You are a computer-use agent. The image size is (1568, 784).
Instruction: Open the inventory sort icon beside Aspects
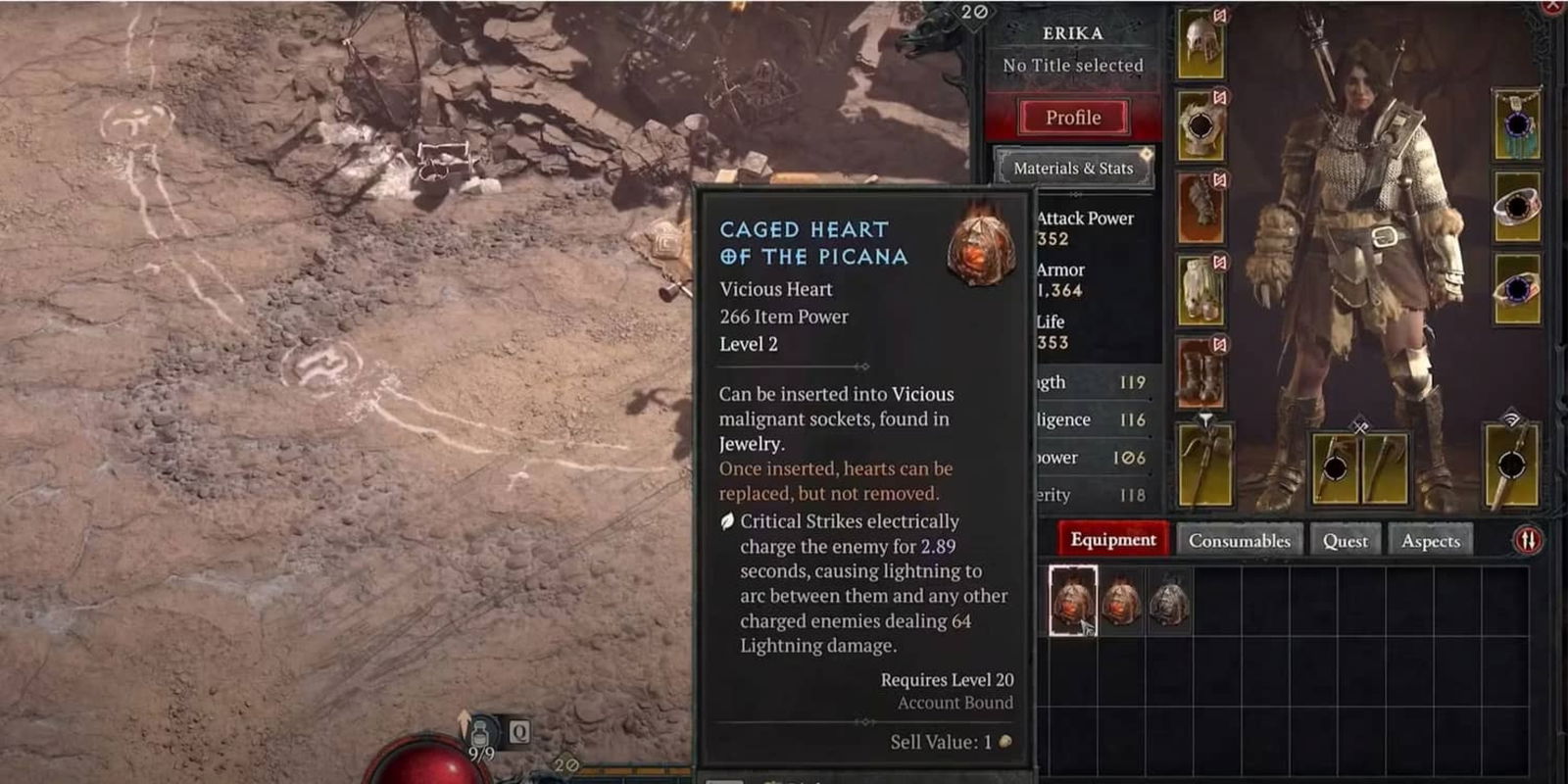pos(1527,538)
